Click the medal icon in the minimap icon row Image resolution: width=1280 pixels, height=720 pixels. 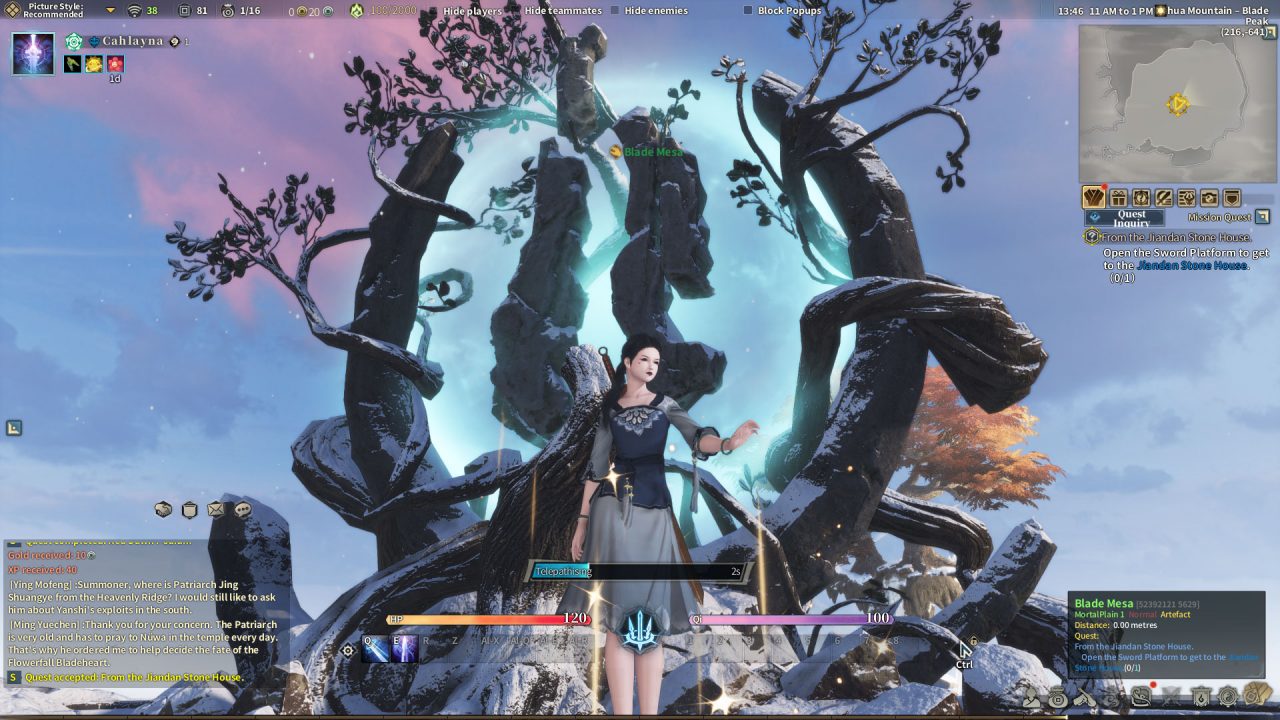point(1142,197)
